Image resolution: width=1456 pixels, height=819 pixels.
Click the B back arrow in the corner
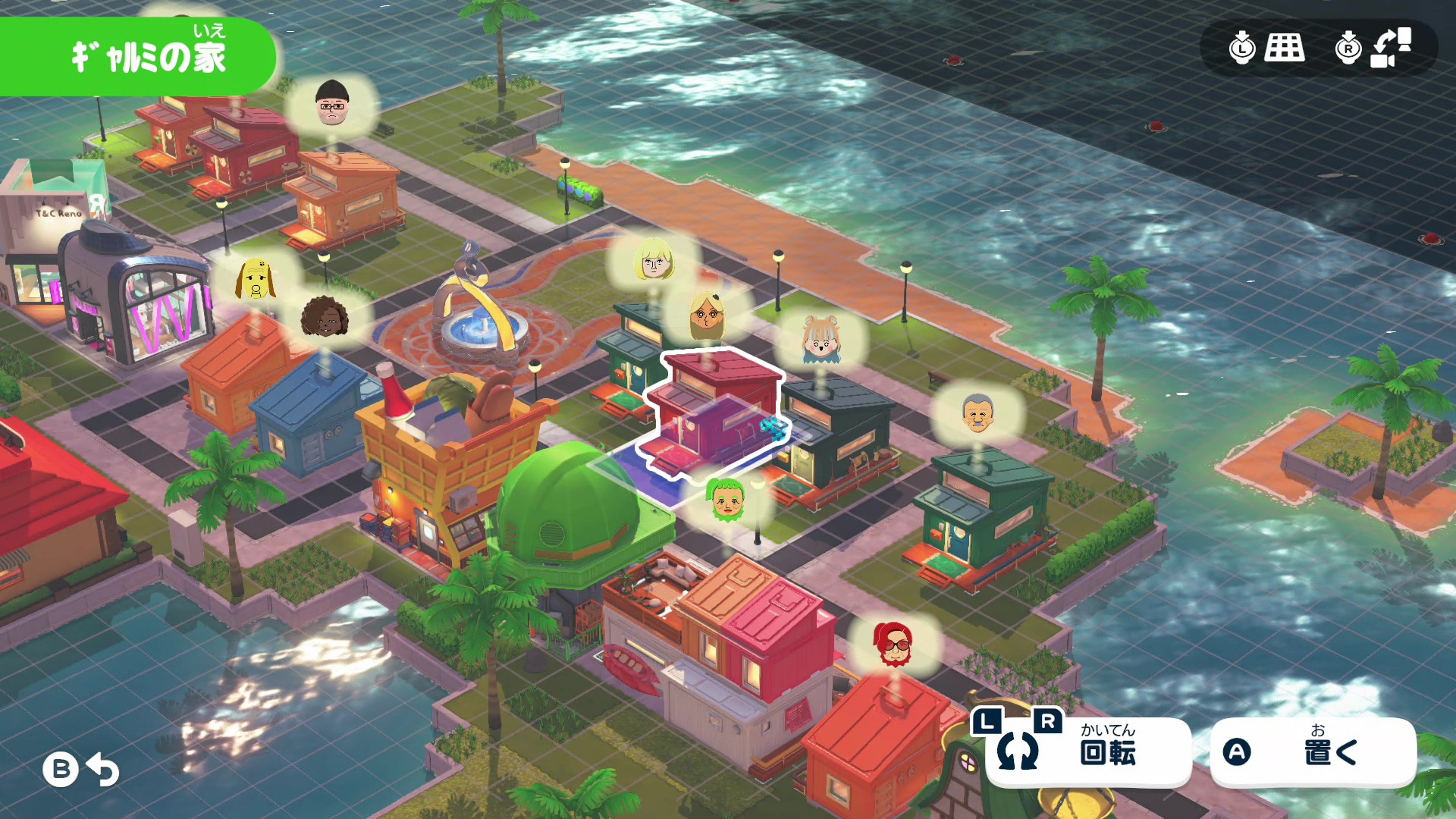click(80, 769)
